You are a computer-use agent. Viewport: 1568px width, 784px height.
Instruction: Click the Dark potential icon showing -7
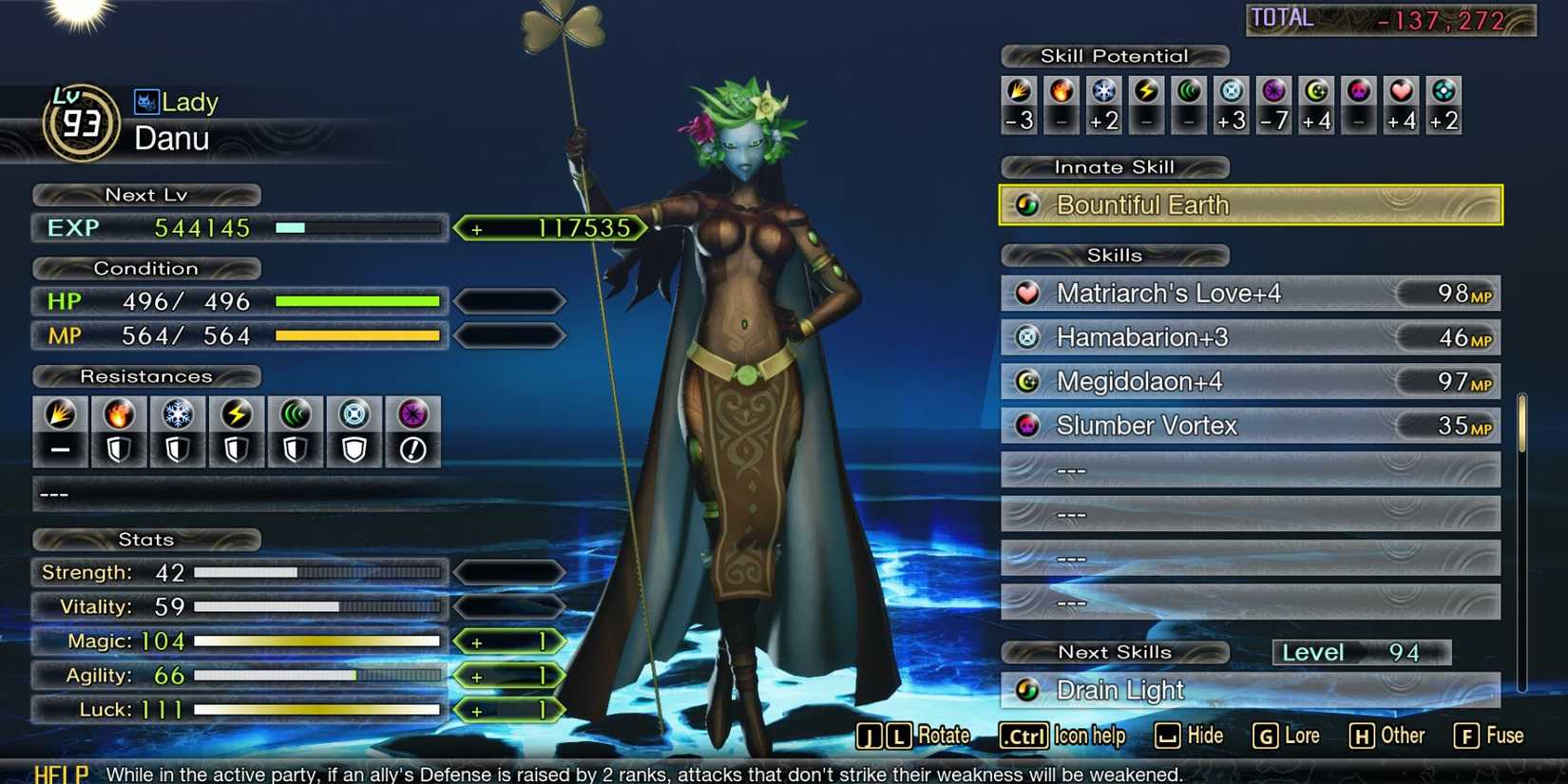click(x=1273, y=92)
